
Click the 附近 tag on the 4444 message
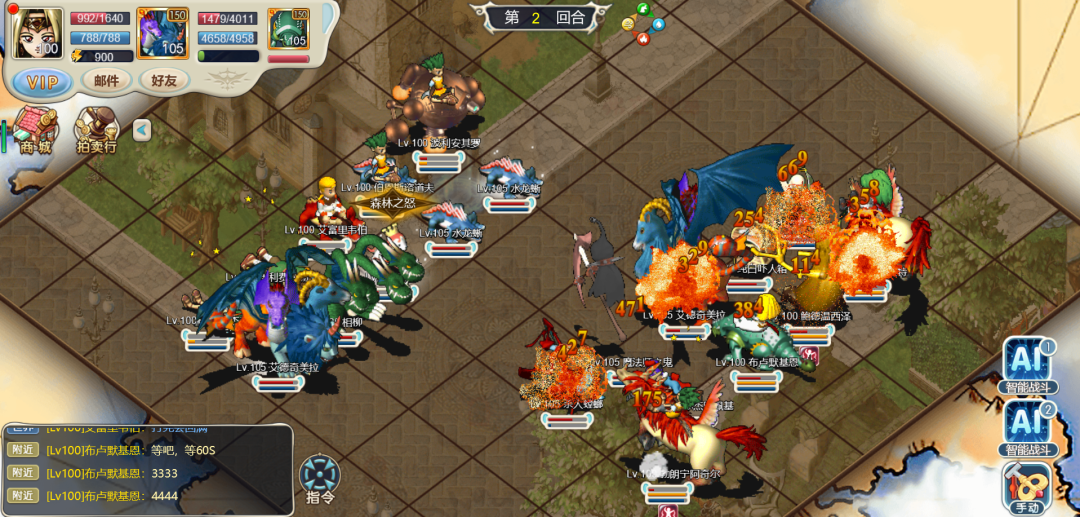[22, 495]
